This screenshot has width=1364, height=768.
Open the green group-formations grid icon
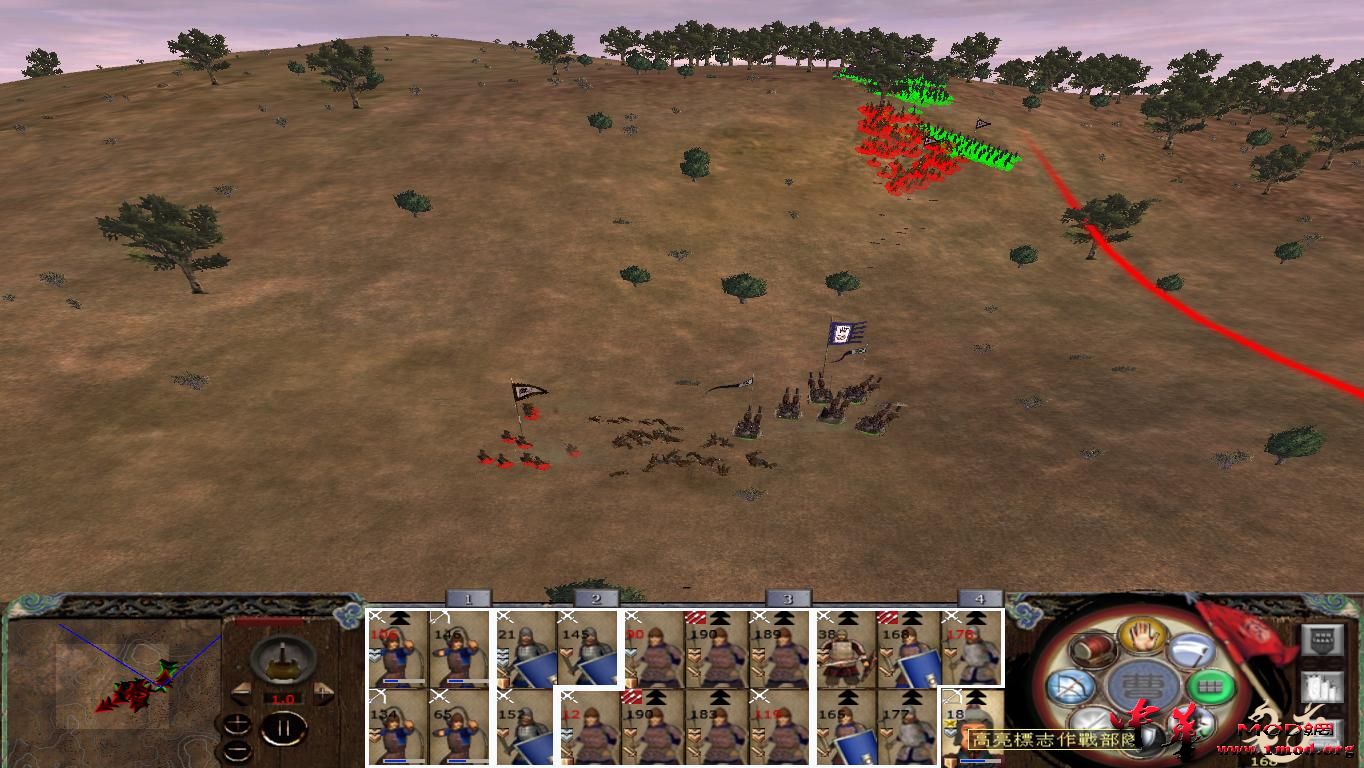tap(1213, 686)
